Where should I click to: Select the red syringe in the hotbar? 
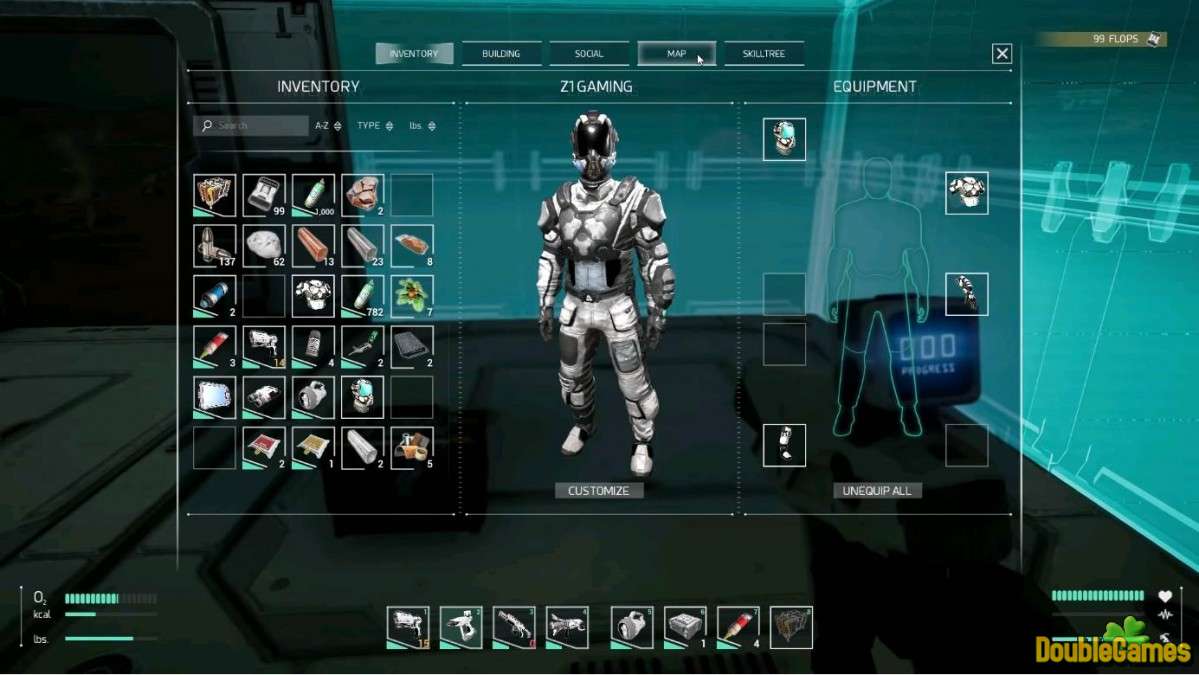point(737,627)
